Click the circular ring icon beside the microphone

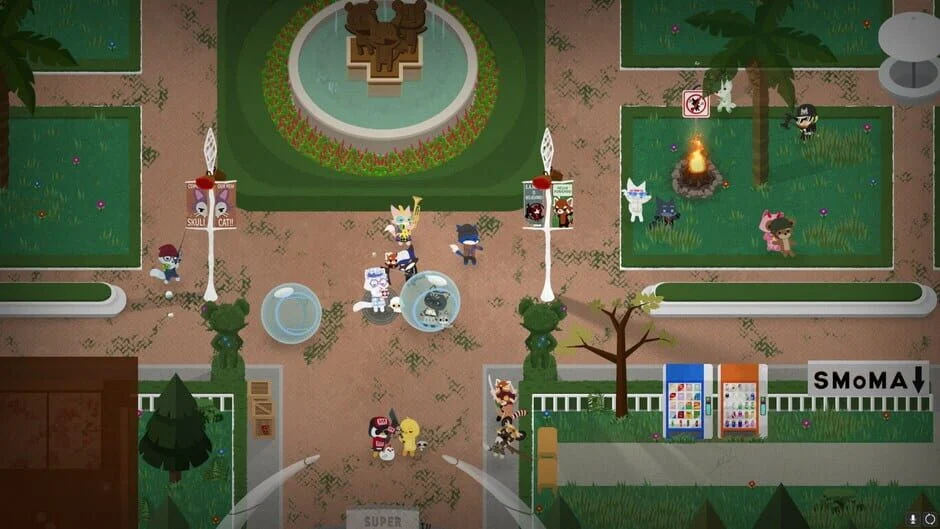pos(929,519)
